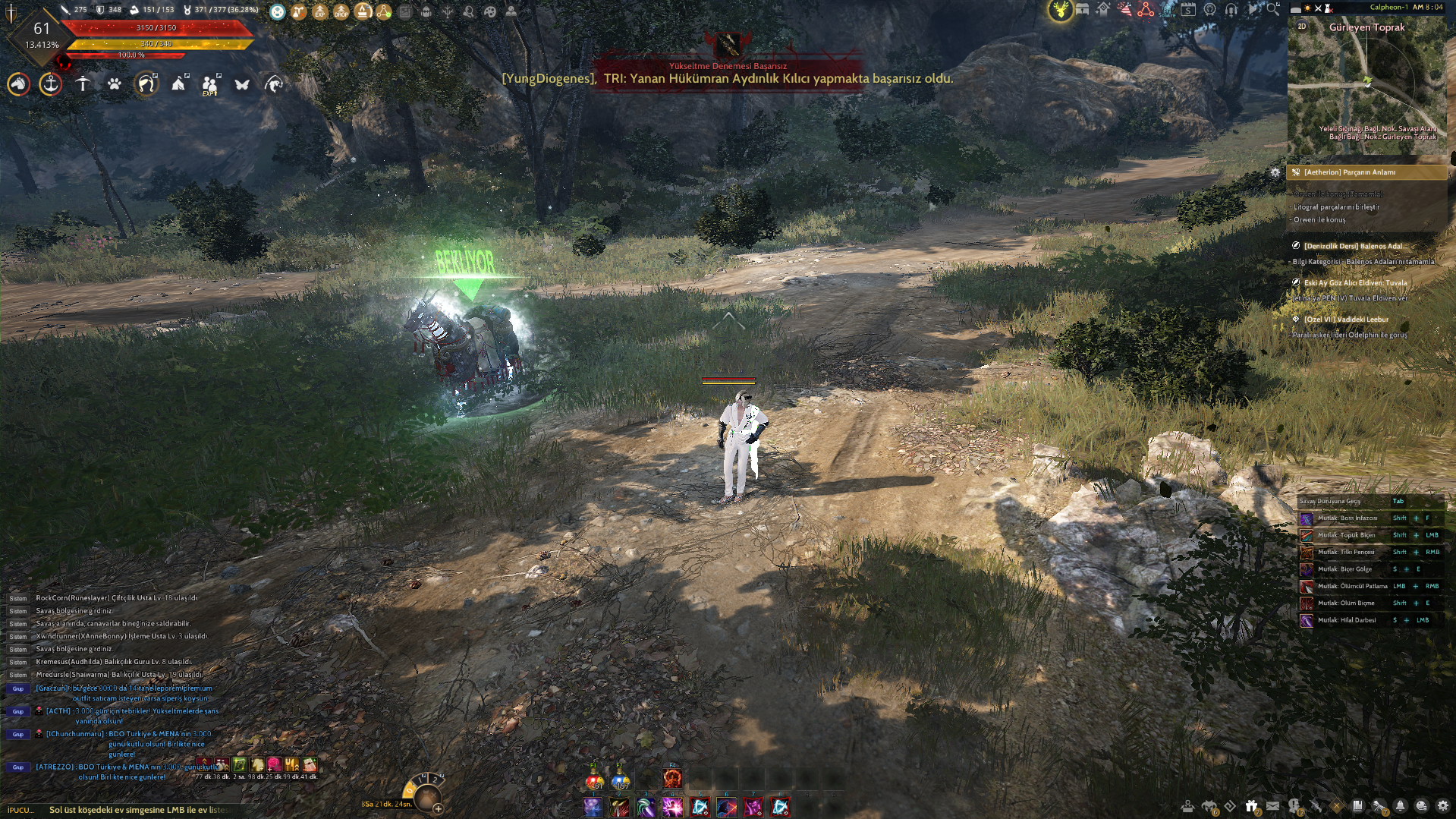Open the gift box icon showing badge 2

tap(1252, 805)
